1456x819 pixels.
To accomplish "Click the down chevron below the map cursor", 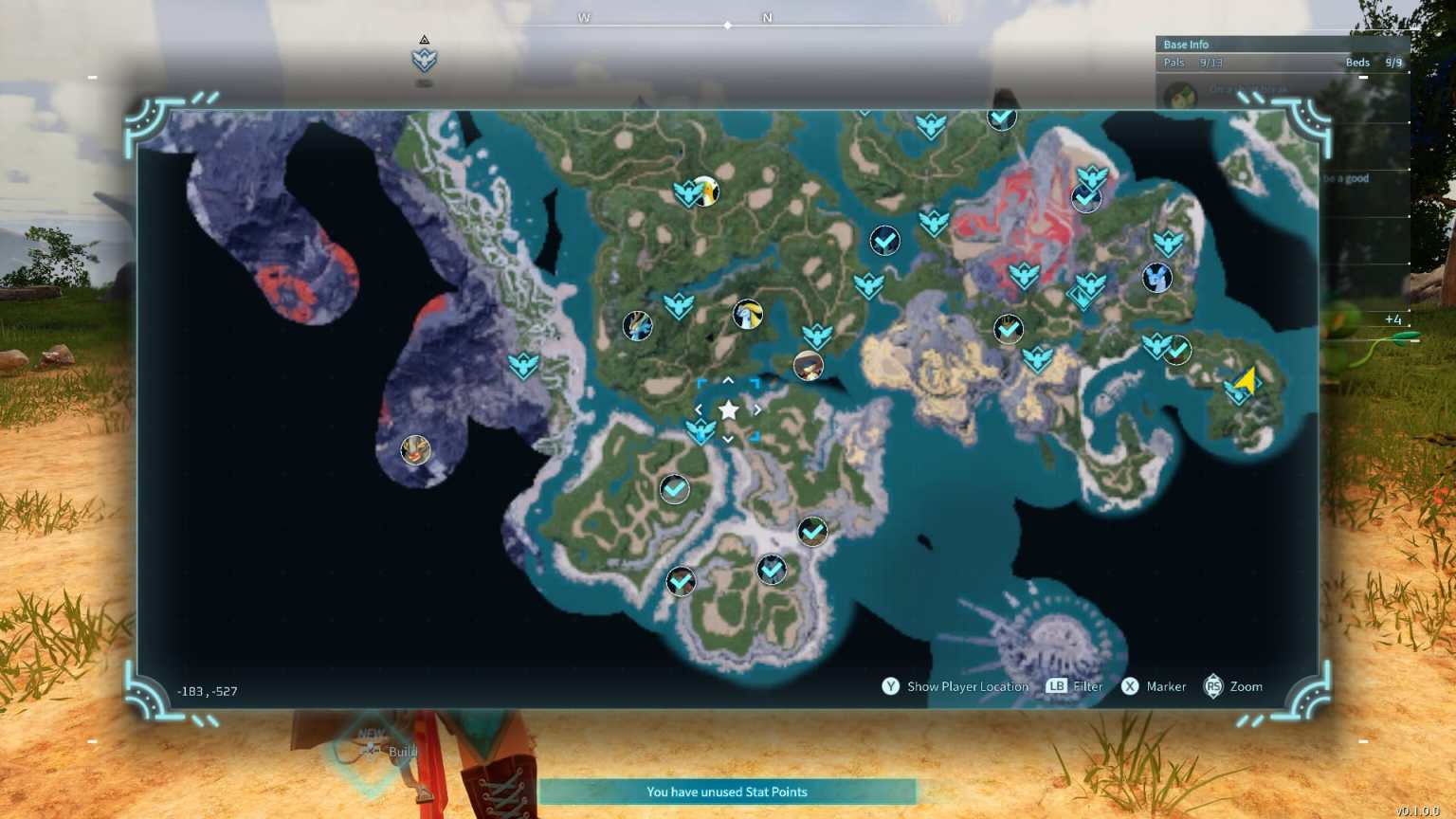I will click(x=728, y=440).
